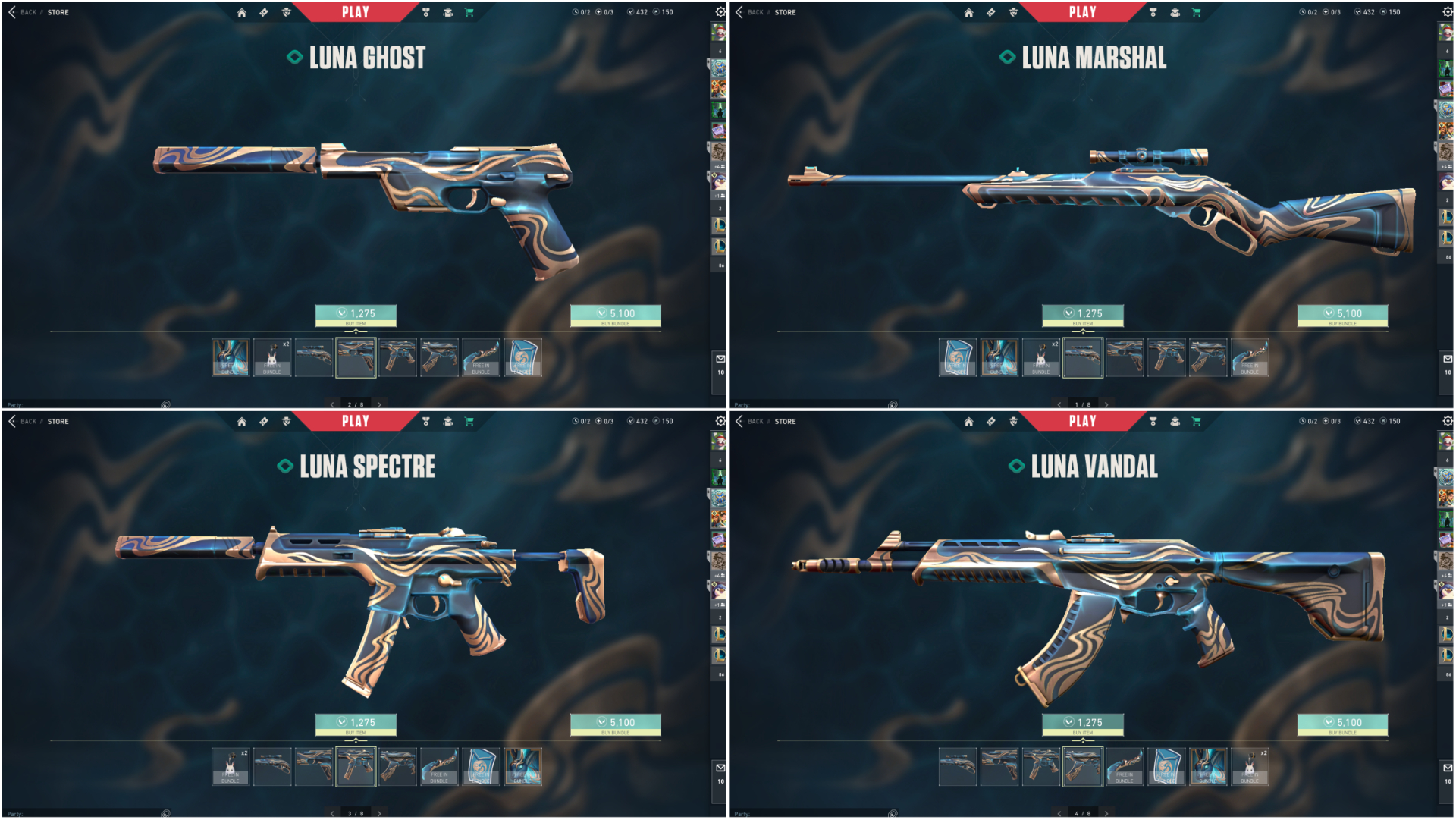Open settings gear on the Luna Spectre screen
The image size is (1456, 820).
[x=720, y=421]
